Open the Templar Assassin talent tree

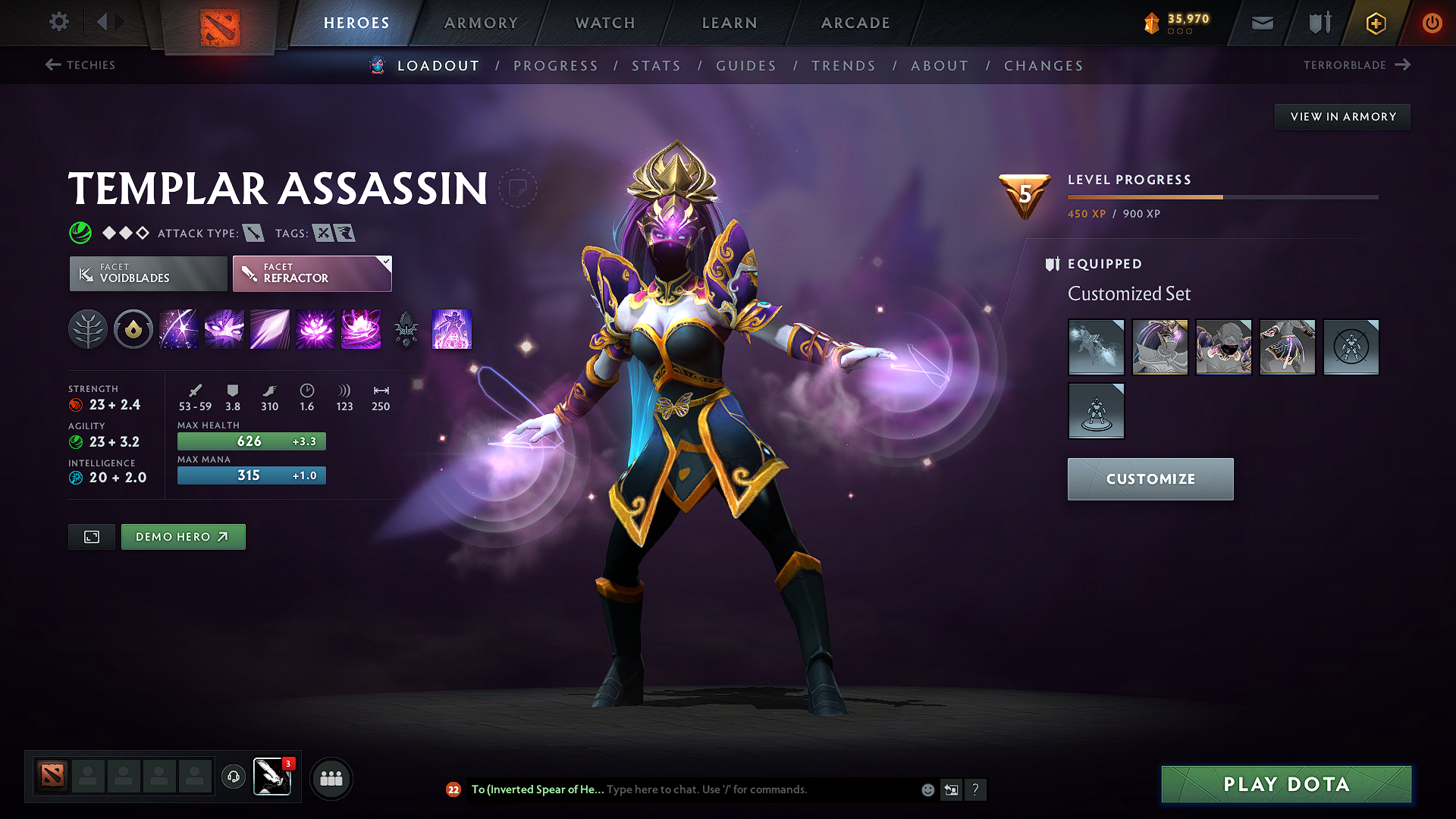pyautogui.click(x=88, y=329)
